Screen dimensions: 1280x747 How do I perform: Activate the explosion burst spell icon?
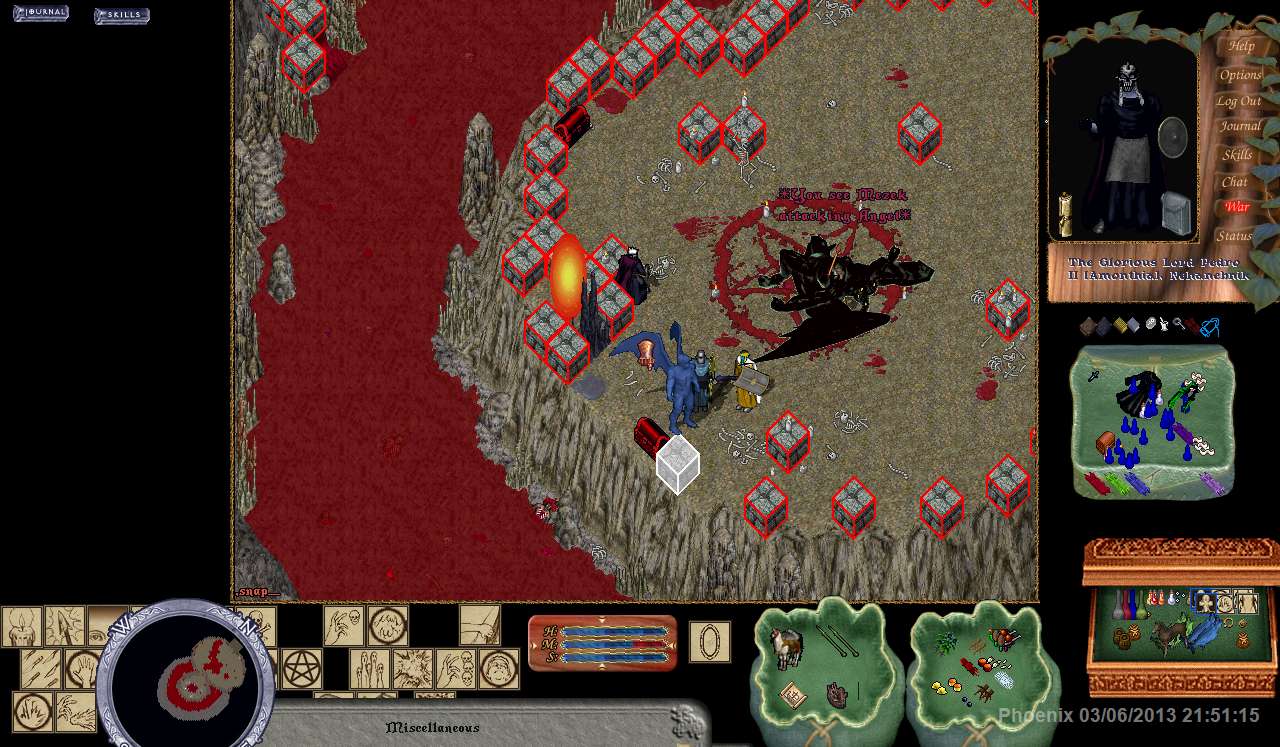coord(411,669)
